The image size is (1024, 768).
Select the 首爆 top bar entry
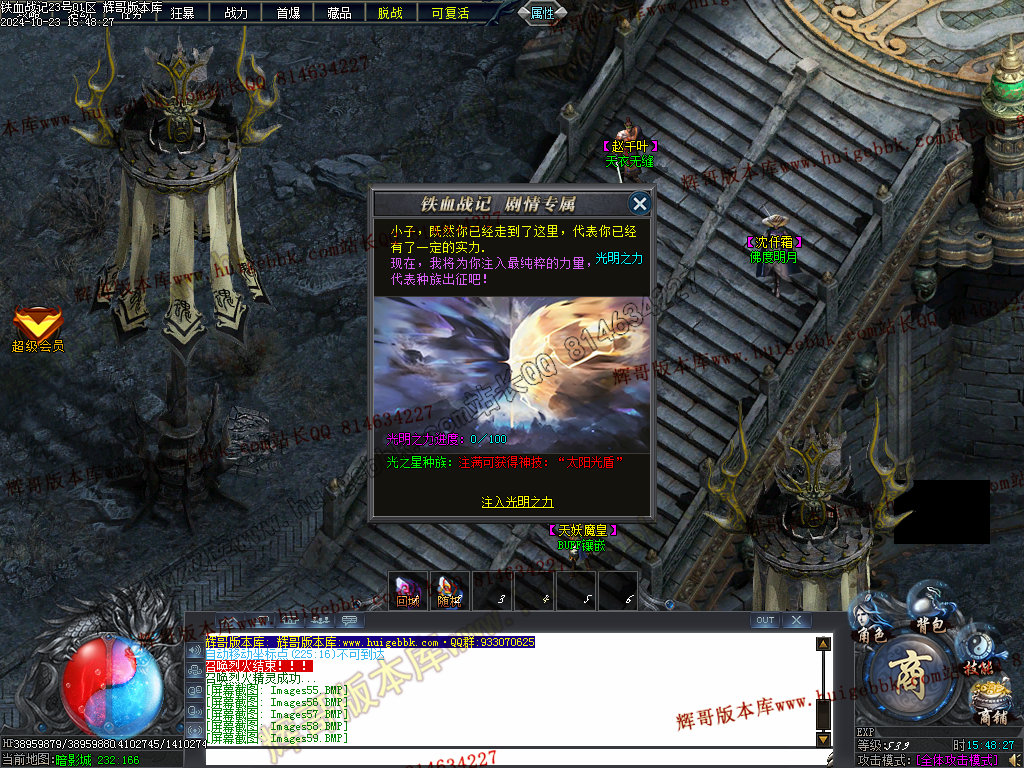[x=288, y=13]
